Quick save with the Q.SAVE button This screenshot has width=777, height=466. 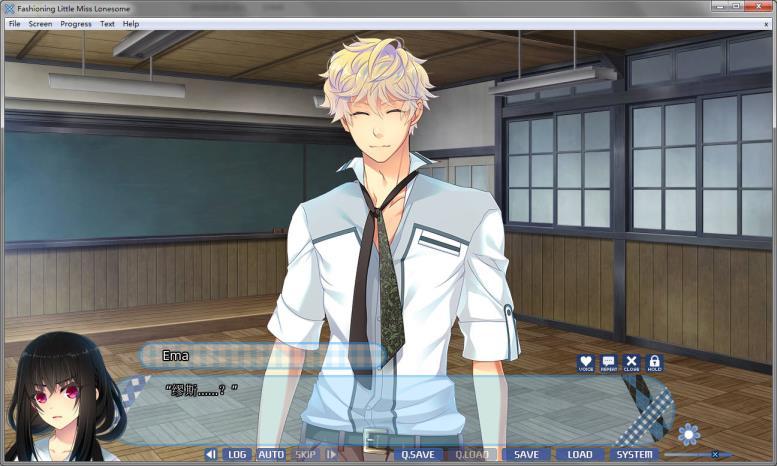[x=418, y=454]
